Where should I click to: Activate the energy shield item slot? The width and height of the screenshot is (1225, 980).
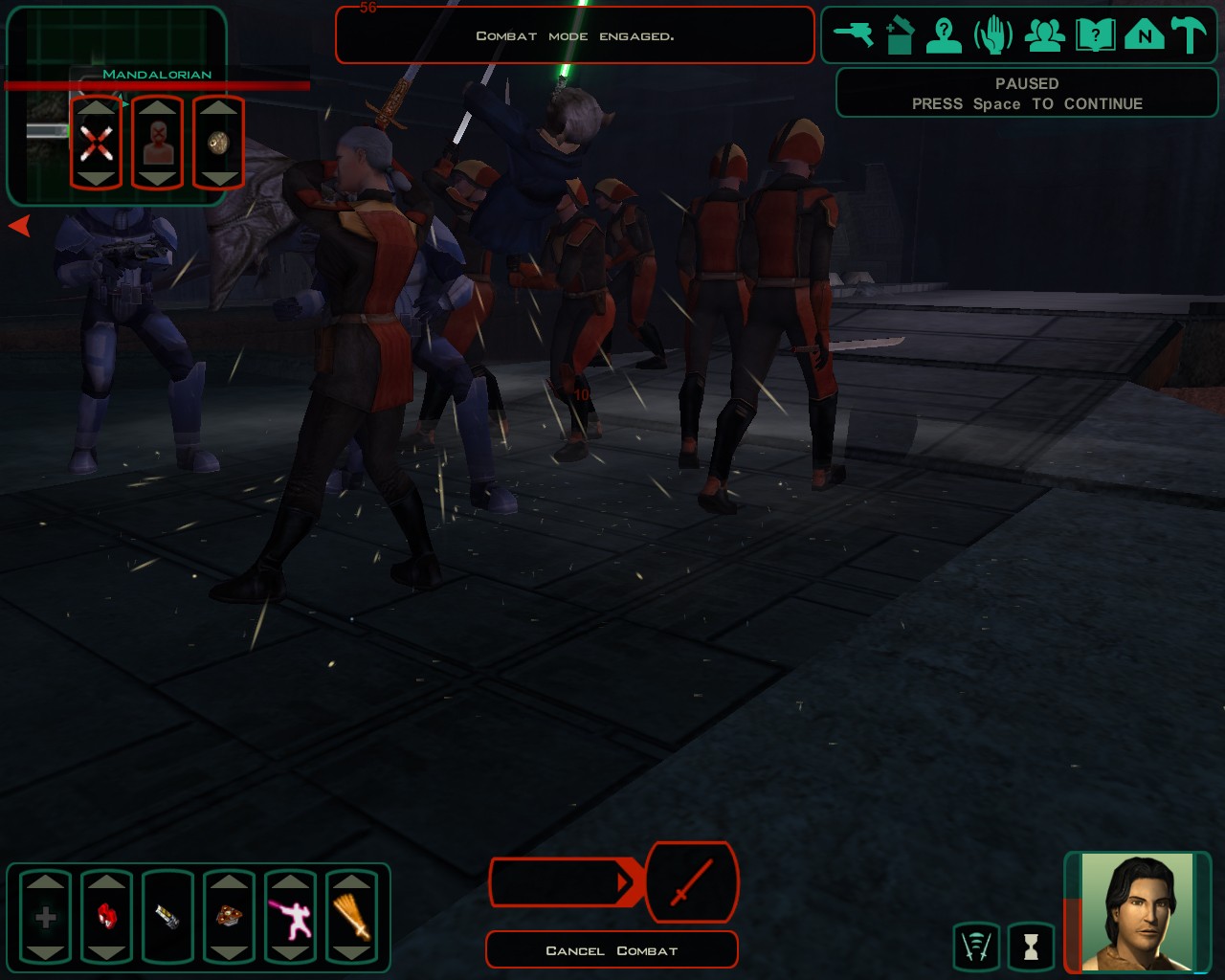click(167, 917)
